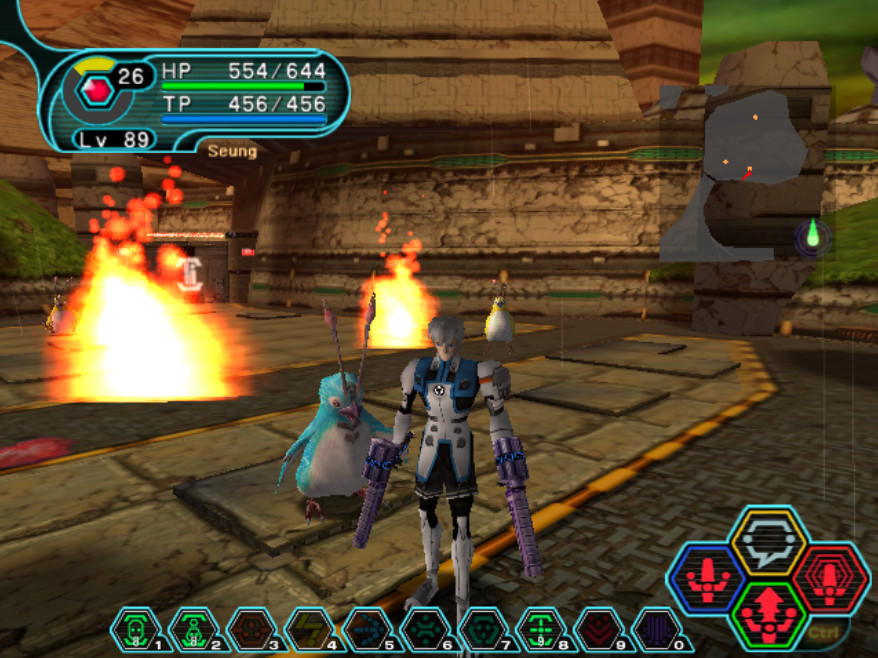Viewport: 878px width, 658px height.
Task: Use the green-bordered heavy attack action
Action: [768, 613]
